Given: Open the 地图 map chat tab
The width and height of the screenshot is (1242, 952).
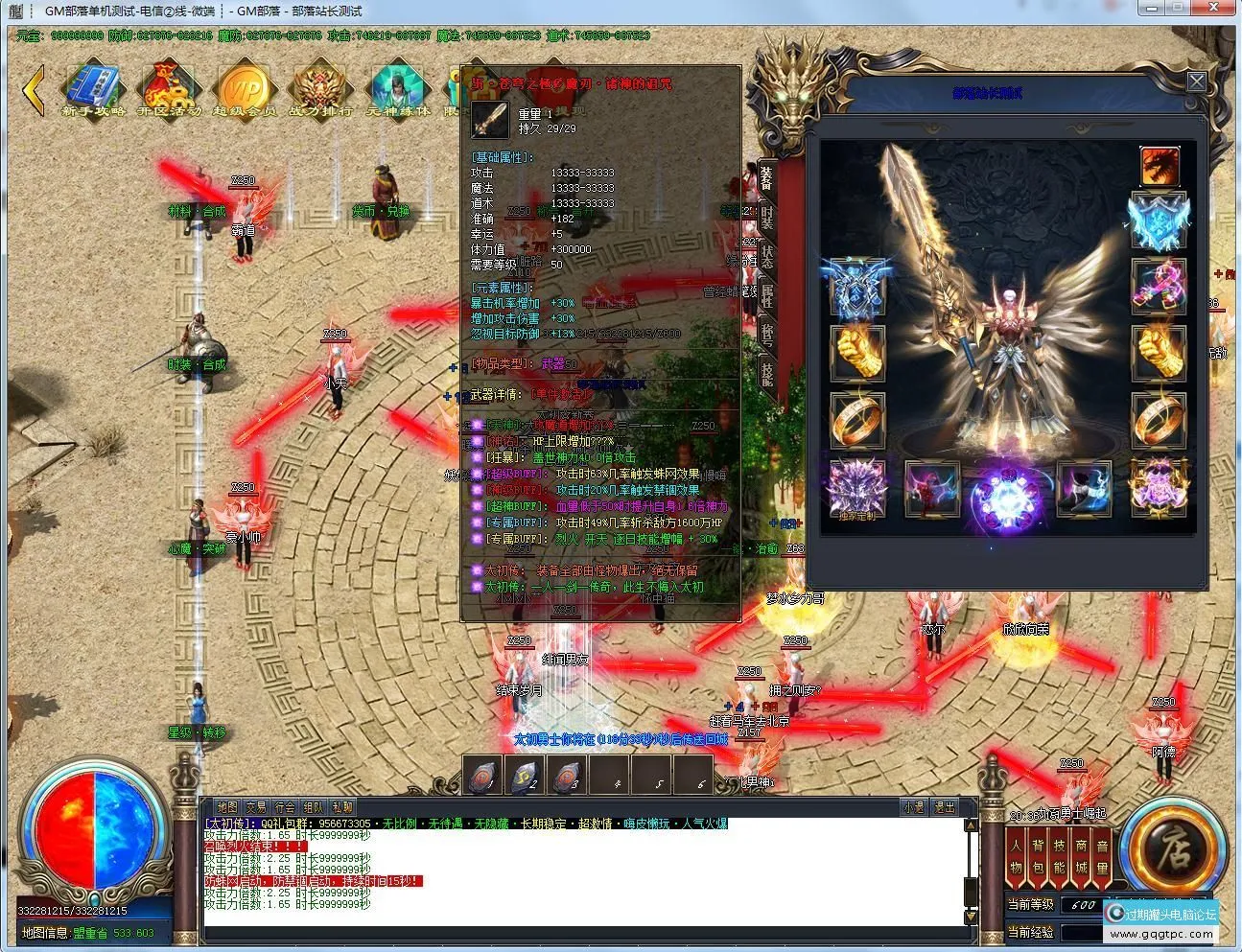Looking at the screenshot, I should tap(226, 807).
